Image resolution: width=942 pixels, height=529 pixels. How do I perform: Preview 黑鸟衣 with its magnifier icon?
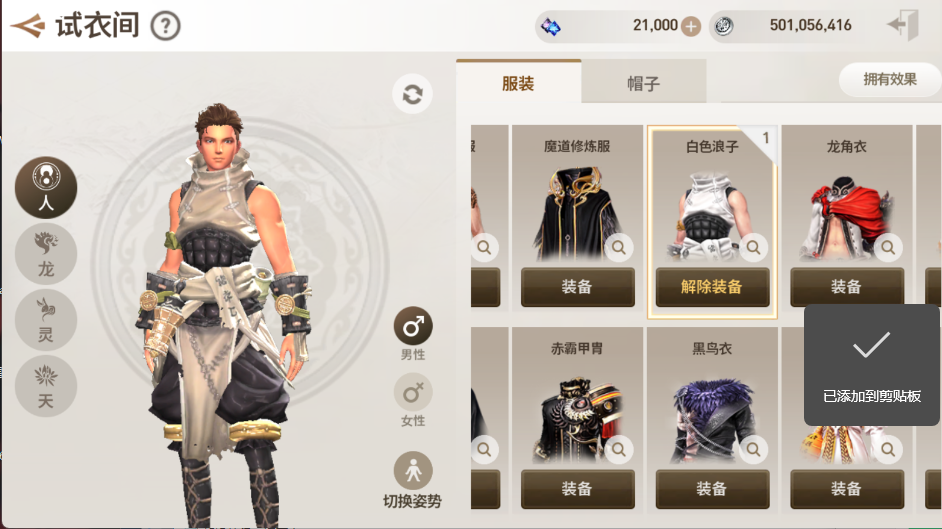click(x=753, y=449)
